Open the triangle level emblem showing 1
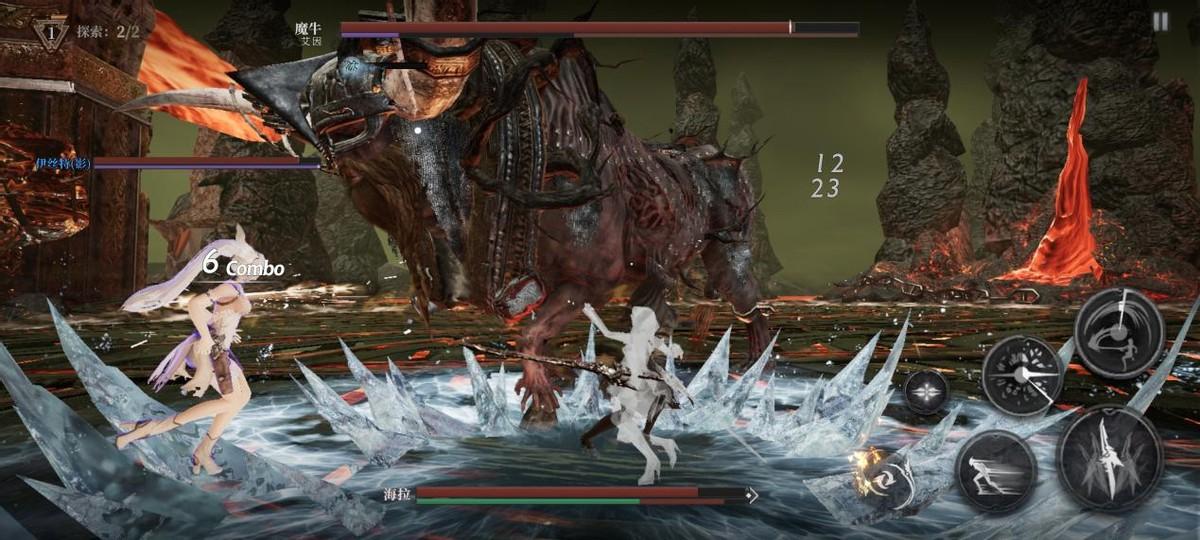Viewport: 1200px width, 540px height. (x=51, y=33)
